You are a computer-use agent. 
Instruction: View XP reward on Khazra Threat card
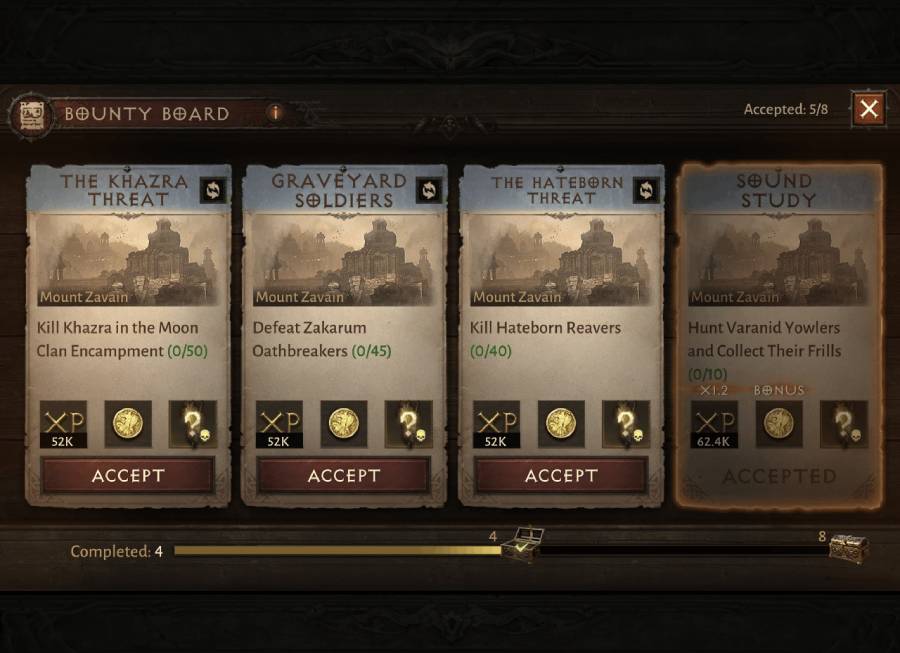(62, 424)
